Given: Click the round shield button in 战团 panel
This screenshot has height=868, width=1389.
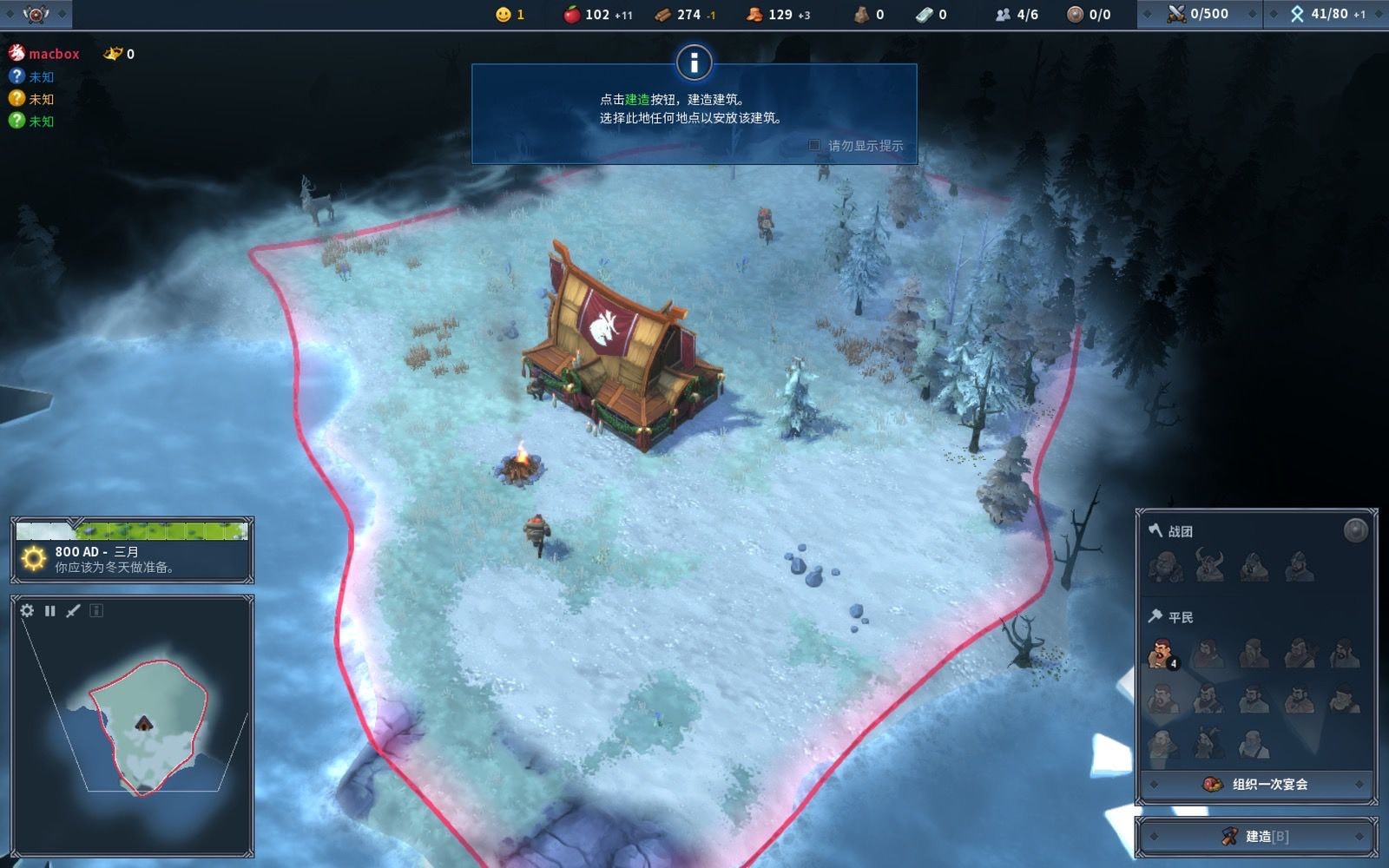Looking at the screenshot, I should (x=1355, y=529).
